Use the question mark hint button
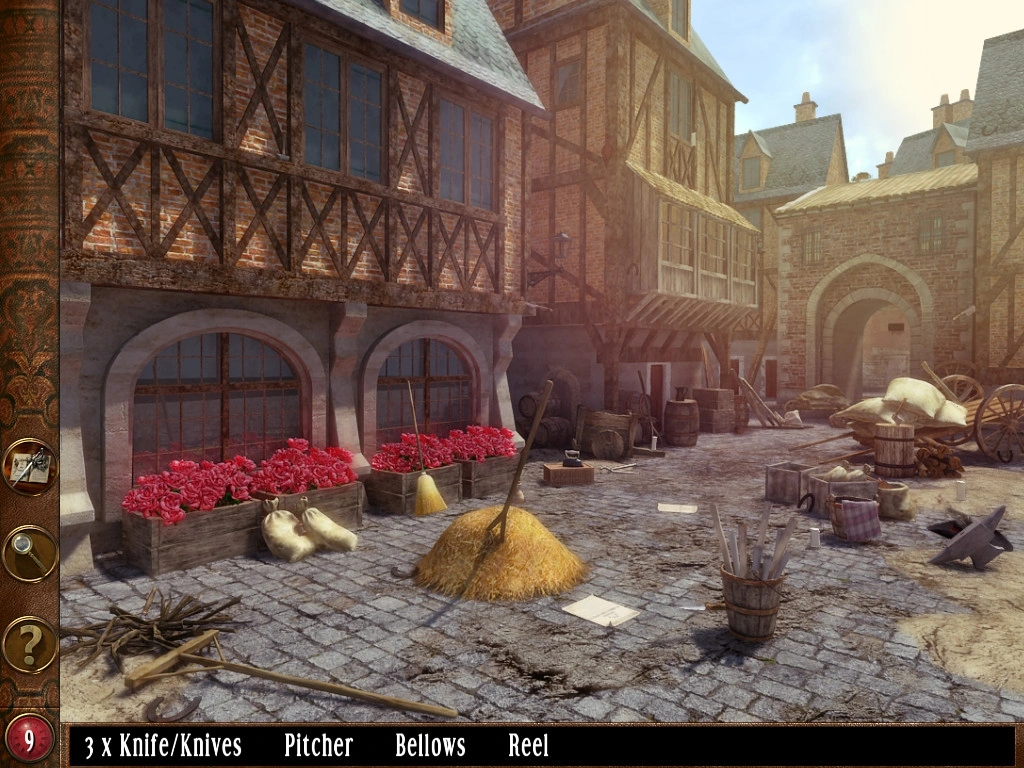Viewport: 1024px width, 768px height. coord(29,644)
